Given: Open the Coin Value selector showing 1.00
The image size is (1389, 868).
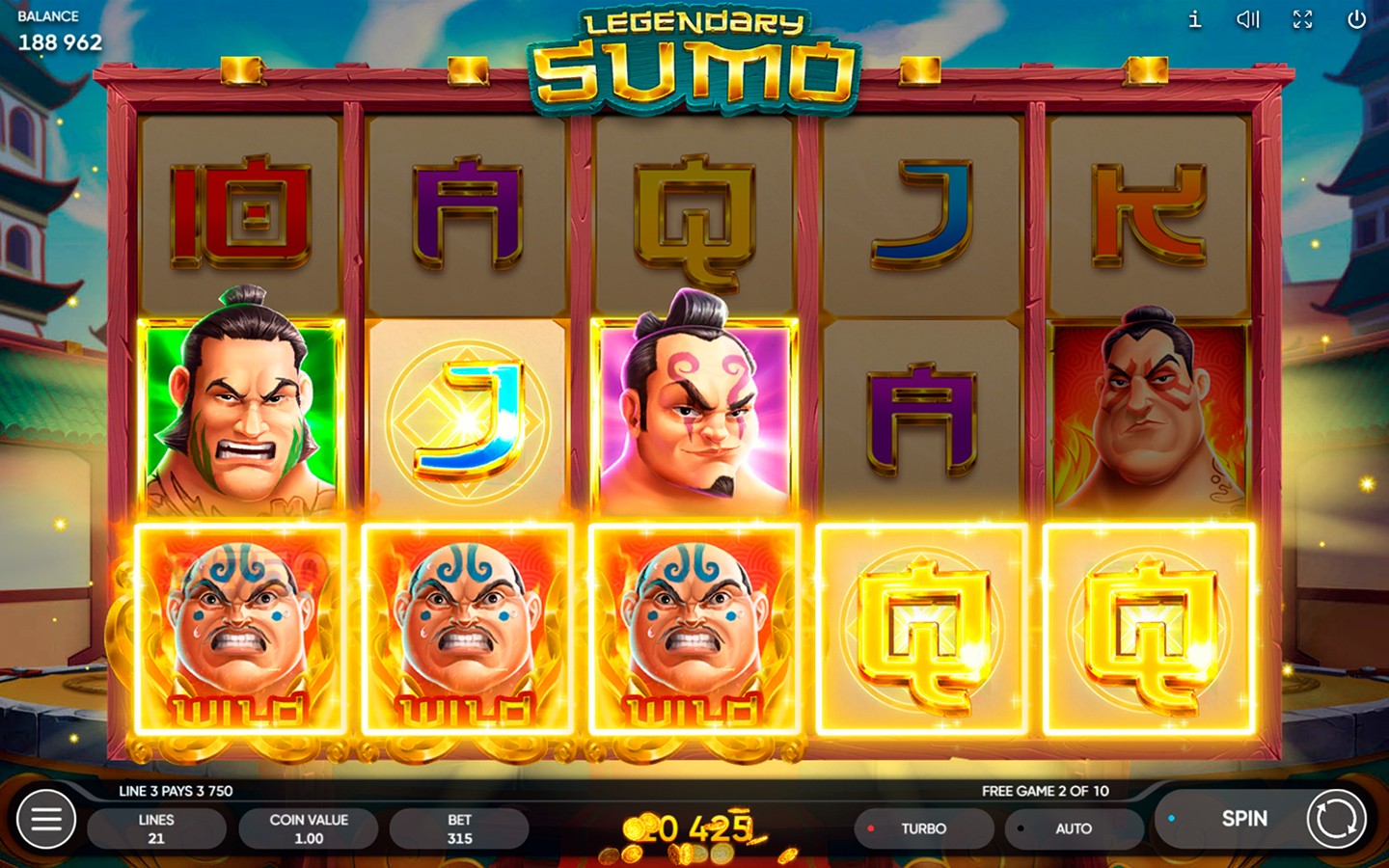Looking at the screenshot, I should 309,827.
